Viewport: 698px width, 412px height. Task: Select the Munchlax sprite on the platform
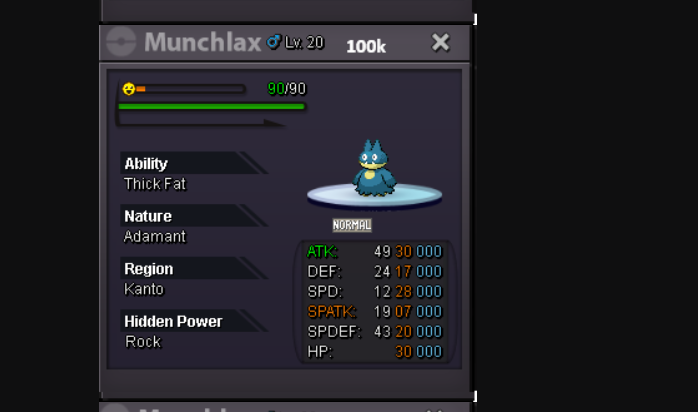[374, 168]
